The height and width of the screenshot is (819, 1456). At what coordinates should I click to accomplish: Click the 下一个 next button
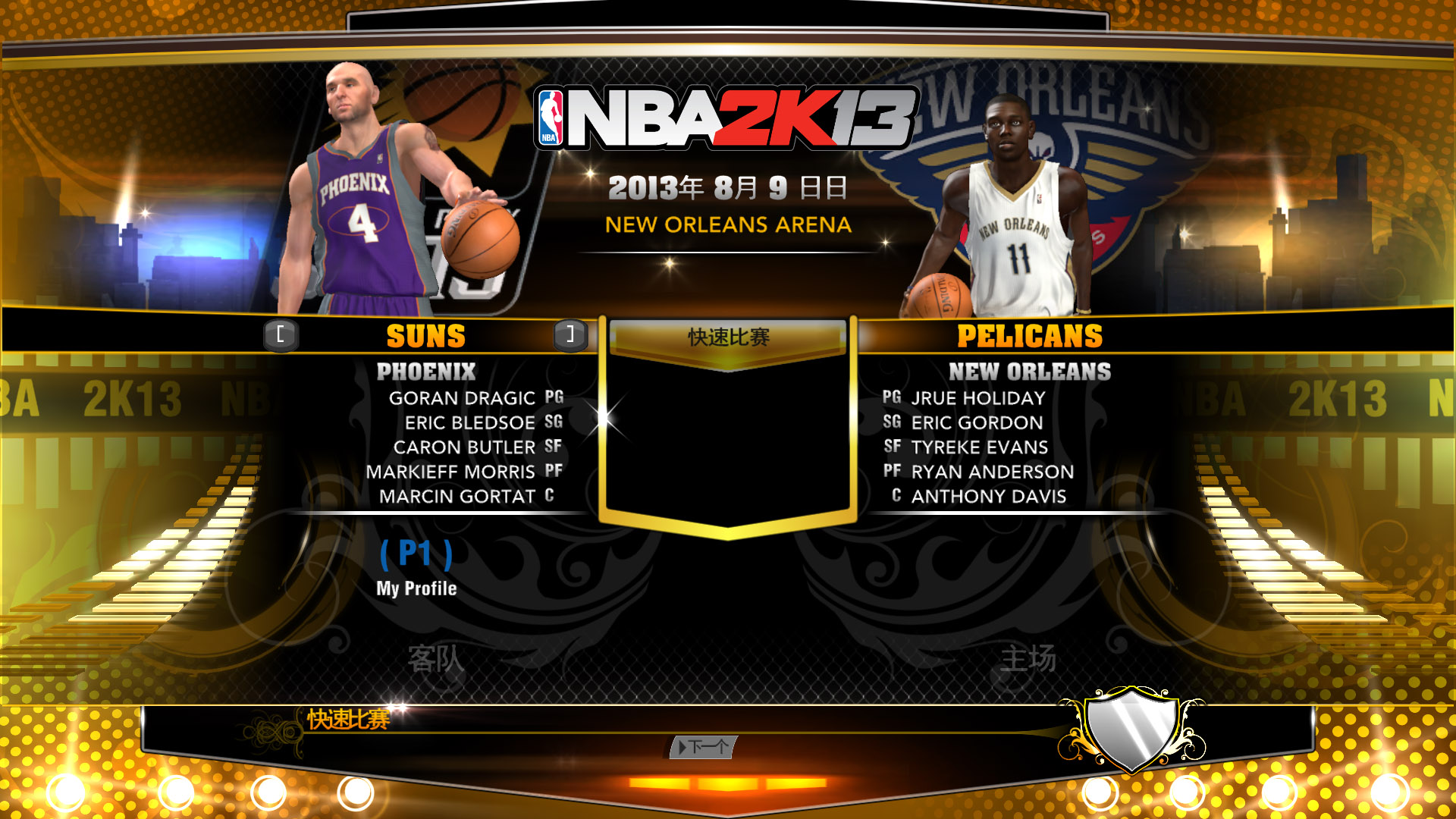click(703, 747)
